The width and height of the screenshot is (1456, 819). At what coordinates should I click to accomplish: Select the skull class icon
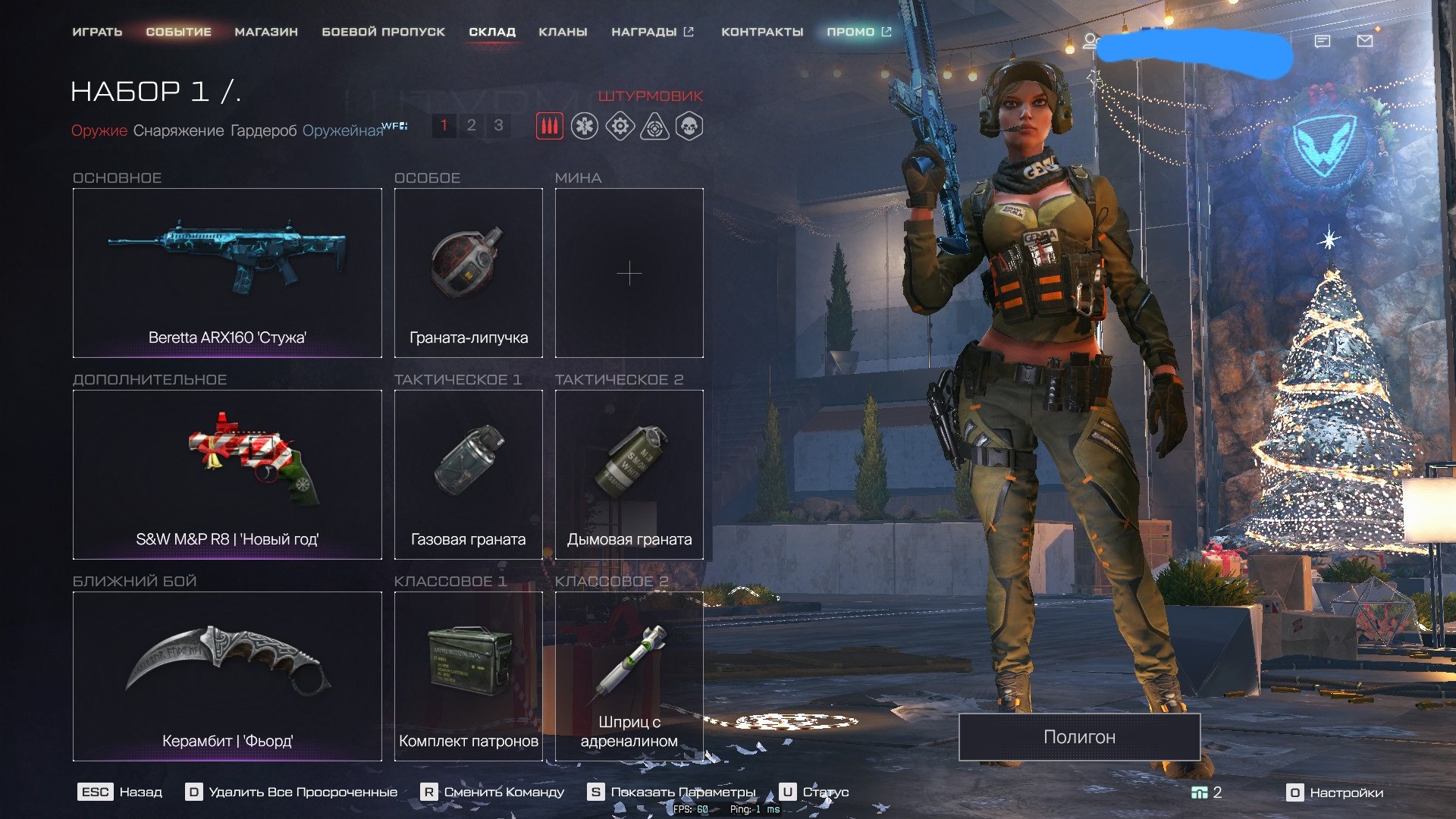(689, 126)
